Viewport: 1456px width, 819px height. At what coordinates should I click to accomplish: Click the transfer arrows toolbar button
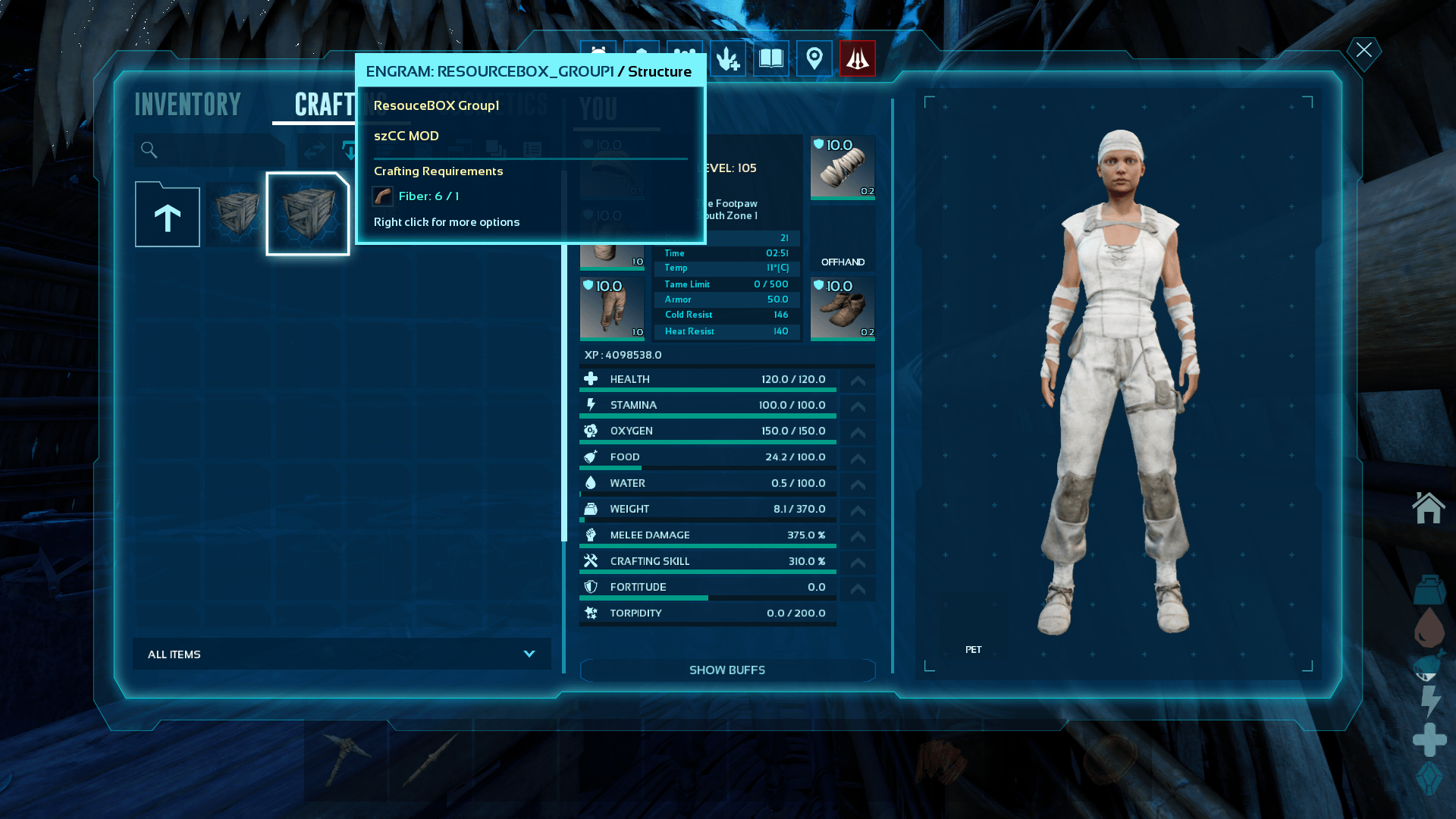(x=313, y=150)
